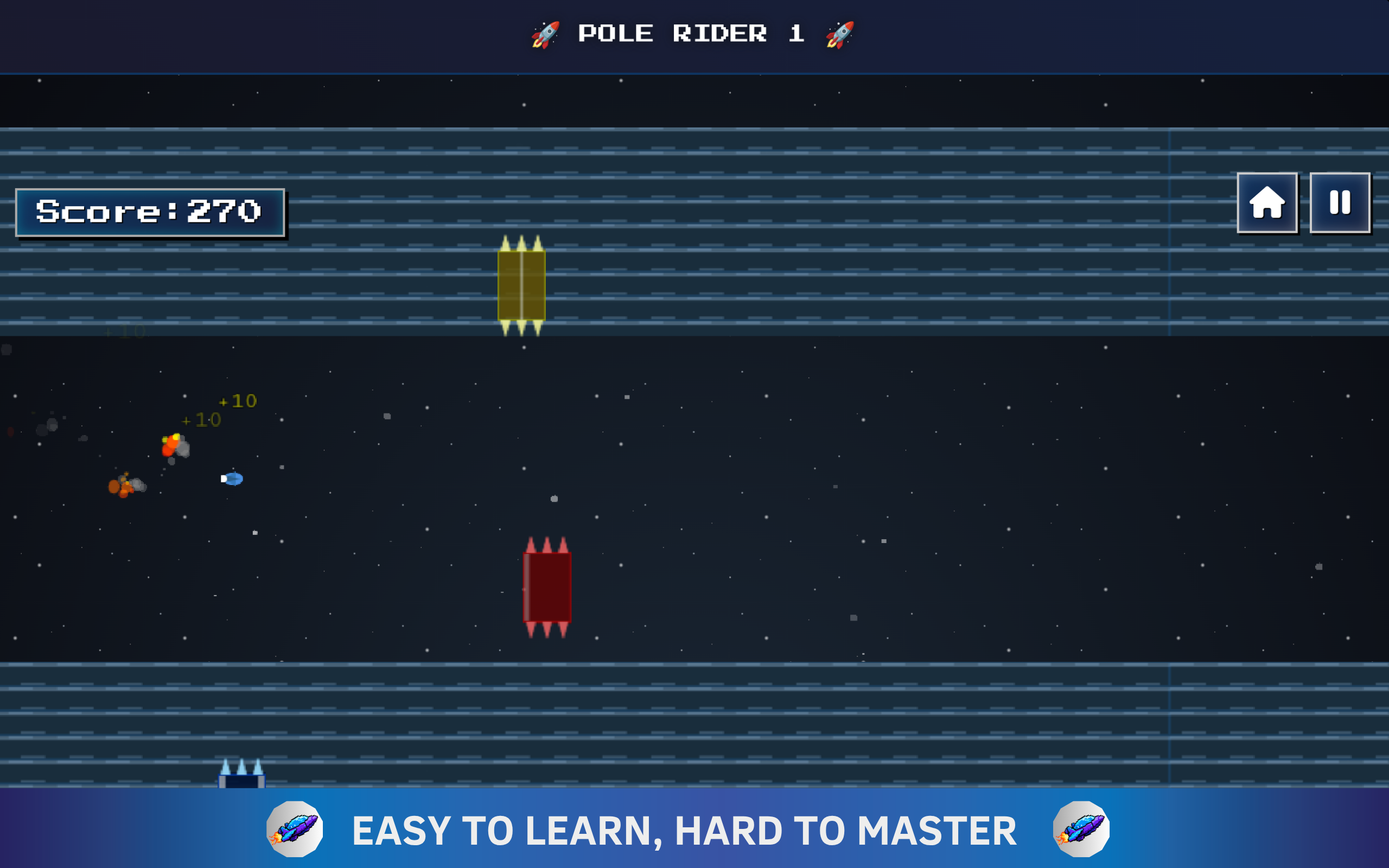Click the rocket emoji left of the title
The width and height of the screenshot is (1389, 868).
[x=546, y=33]
